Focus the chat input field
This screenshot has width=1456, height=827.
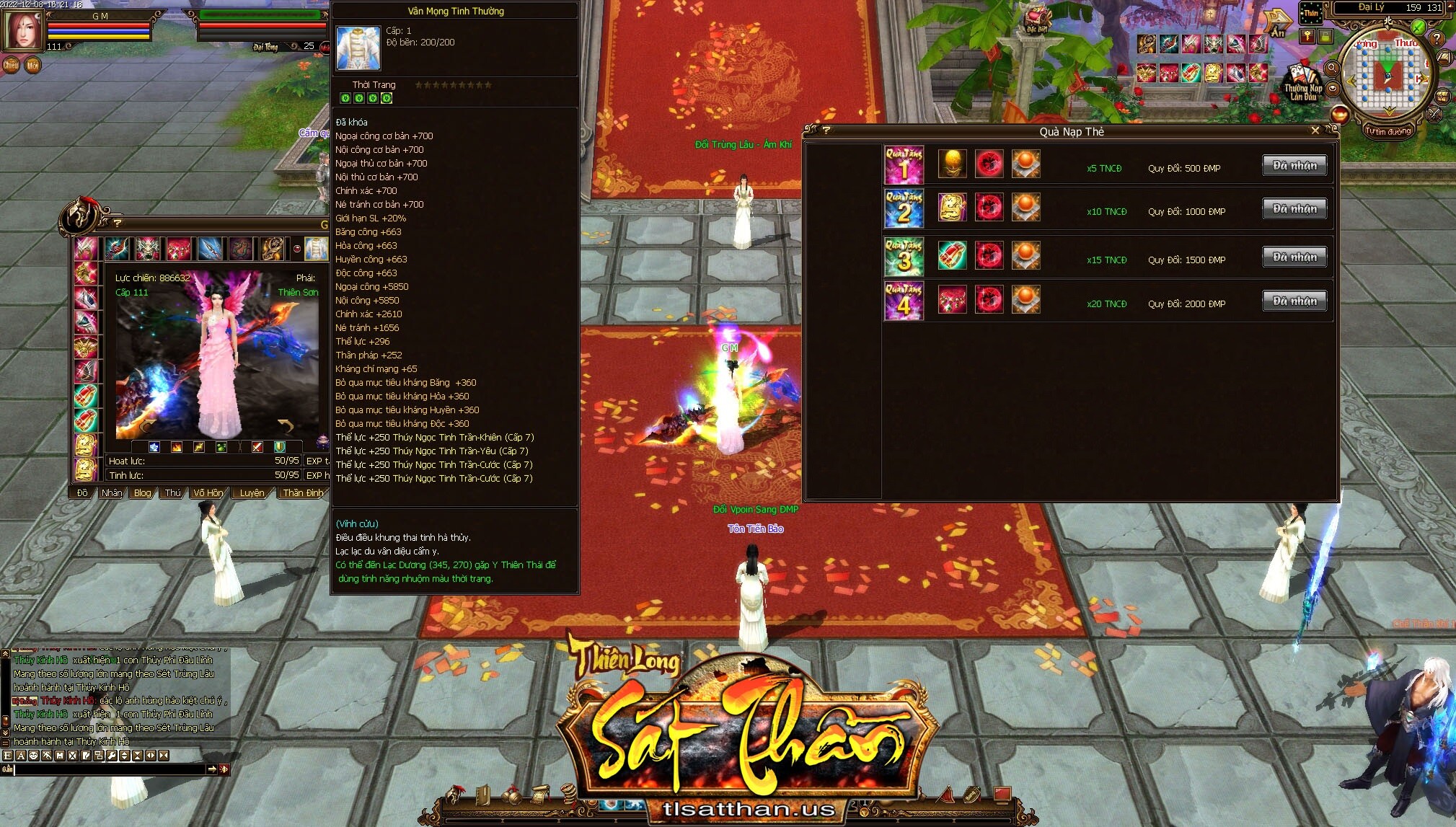(x=108, y=769)
